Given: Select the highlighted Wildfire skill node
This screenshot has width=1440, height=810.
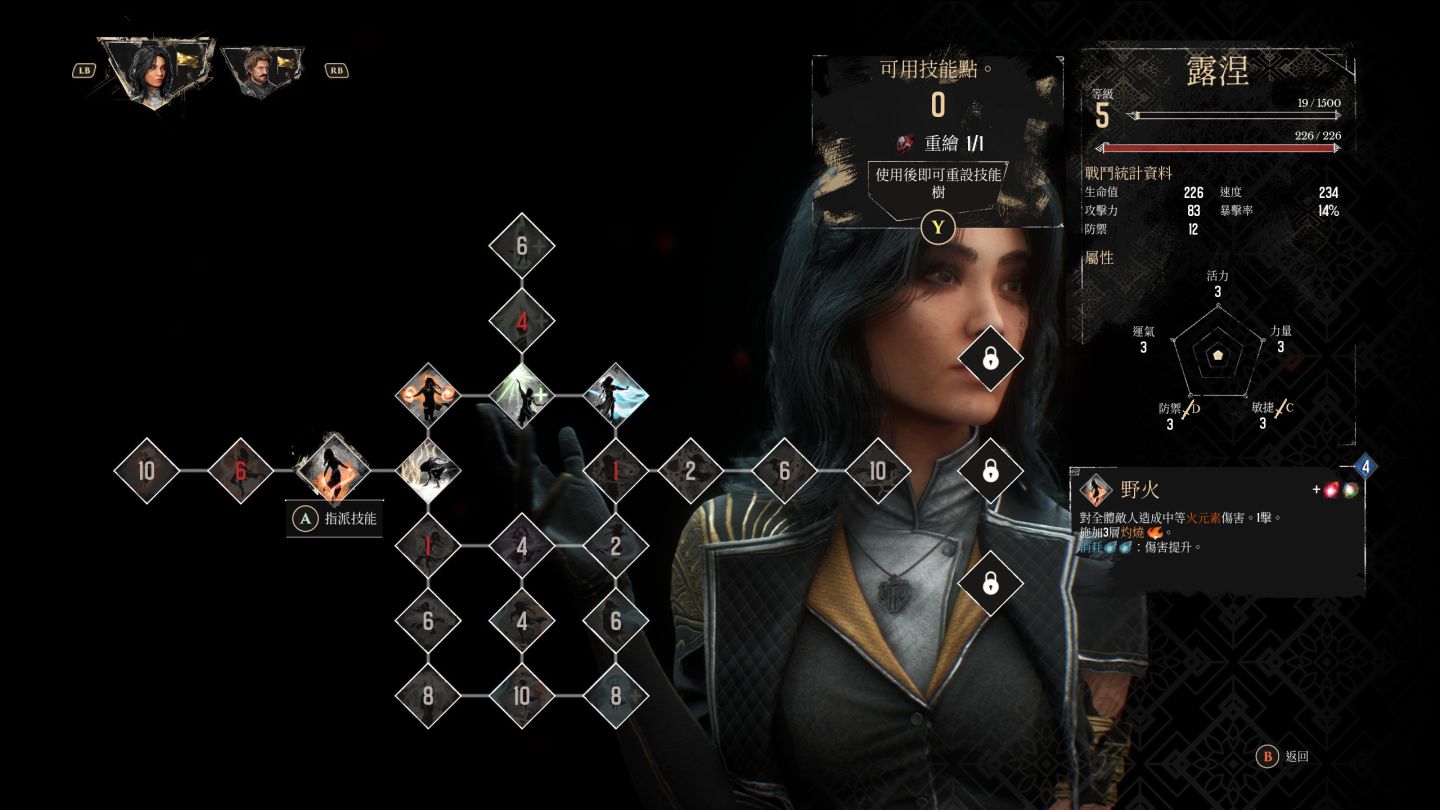Looking at the screenshot, I should (x=334, y=469).
